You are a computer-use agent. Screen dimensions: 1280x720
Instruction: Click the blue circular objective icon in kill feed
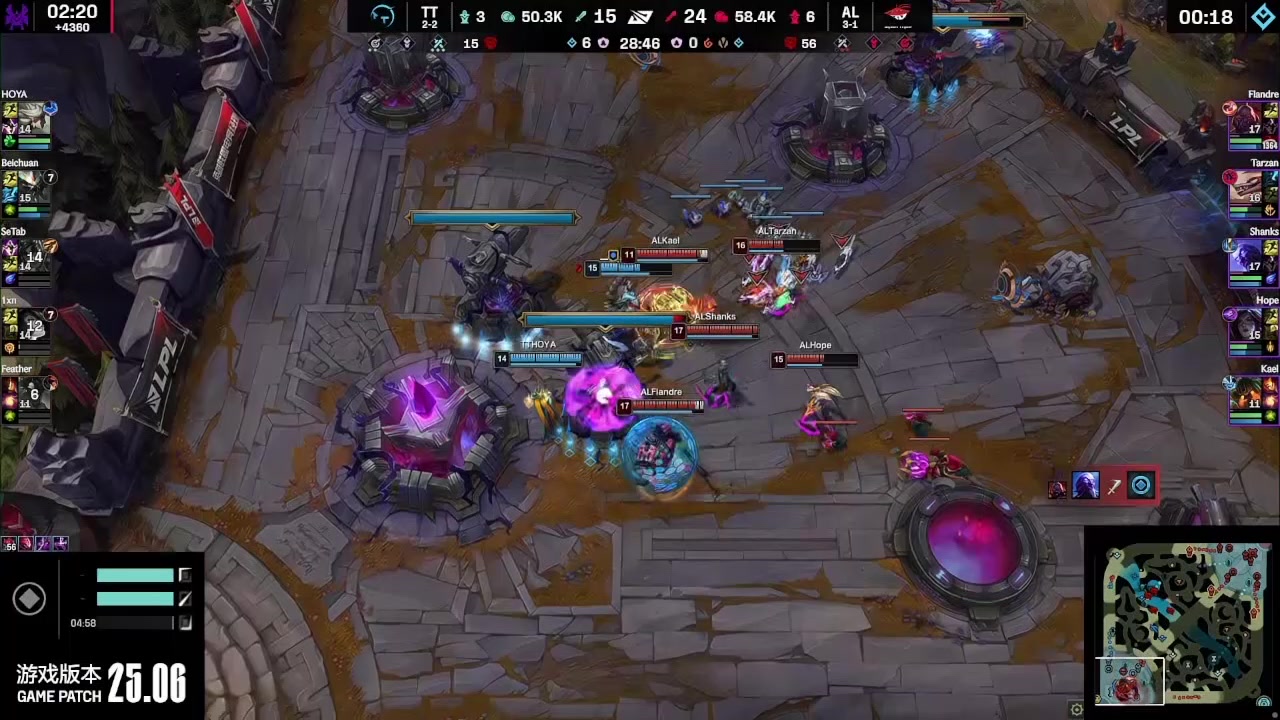[x=1141, y=486]
